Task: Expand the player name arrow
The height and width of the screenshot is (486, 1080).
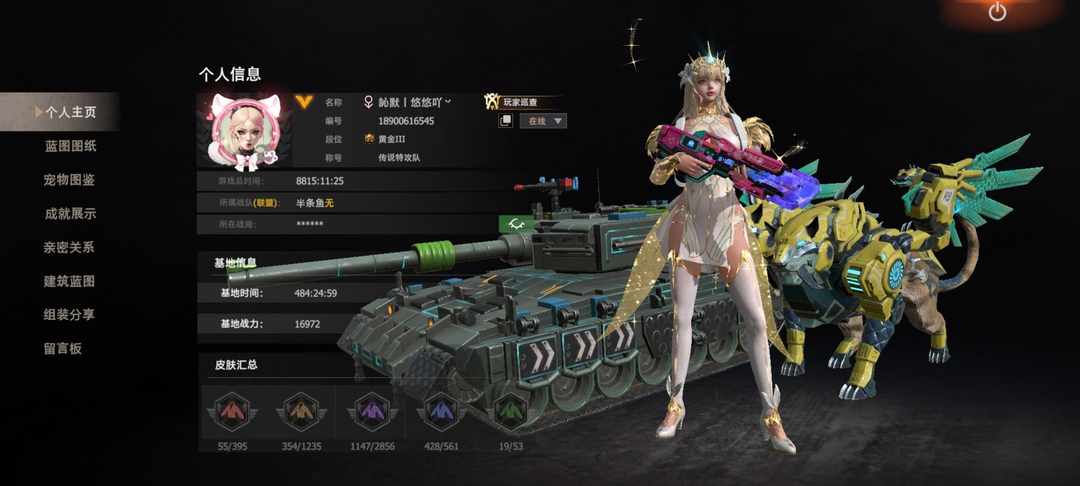Action: coord(448,101)
